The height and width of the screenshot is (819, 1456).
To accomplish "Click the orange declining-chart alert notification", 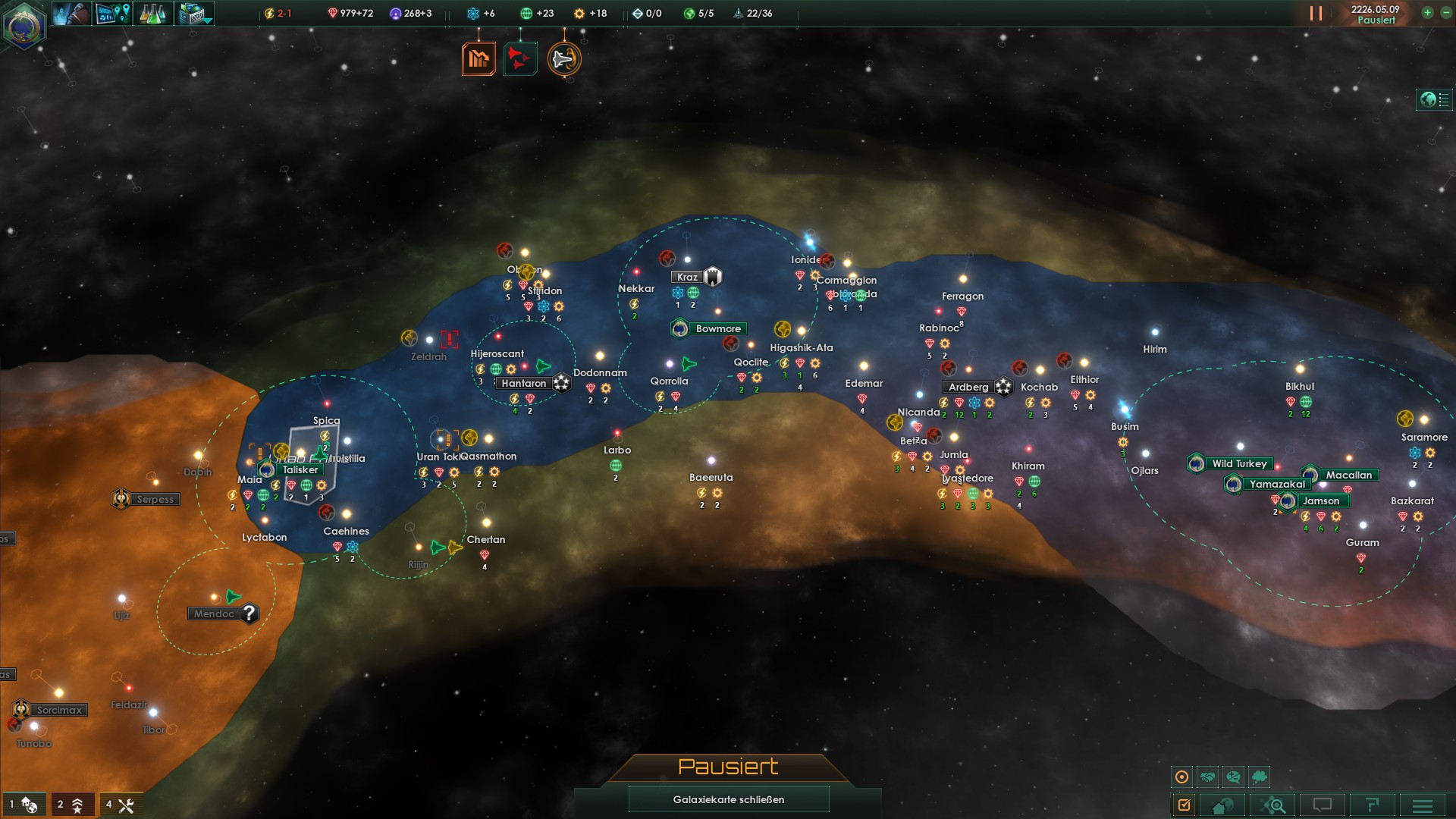I will (479, 58).
